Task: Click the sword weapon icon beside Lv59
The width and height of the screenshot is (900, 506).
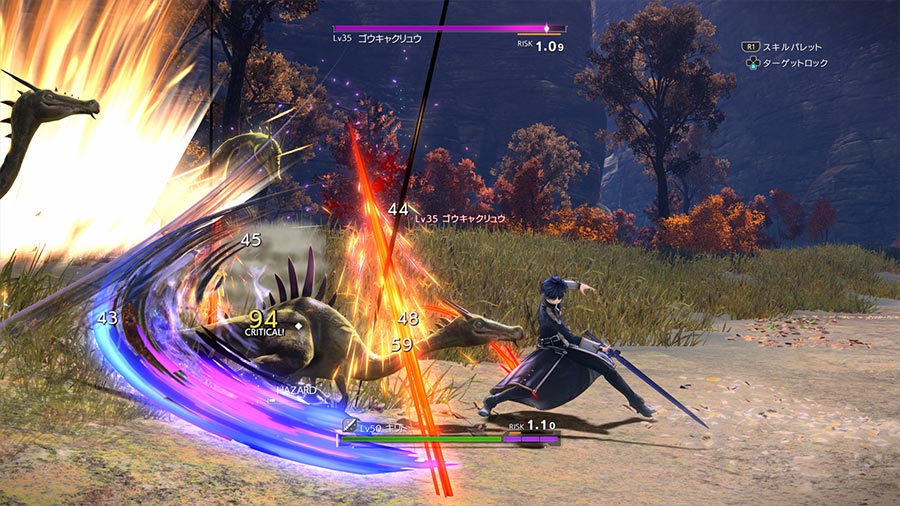Action: 349,425
